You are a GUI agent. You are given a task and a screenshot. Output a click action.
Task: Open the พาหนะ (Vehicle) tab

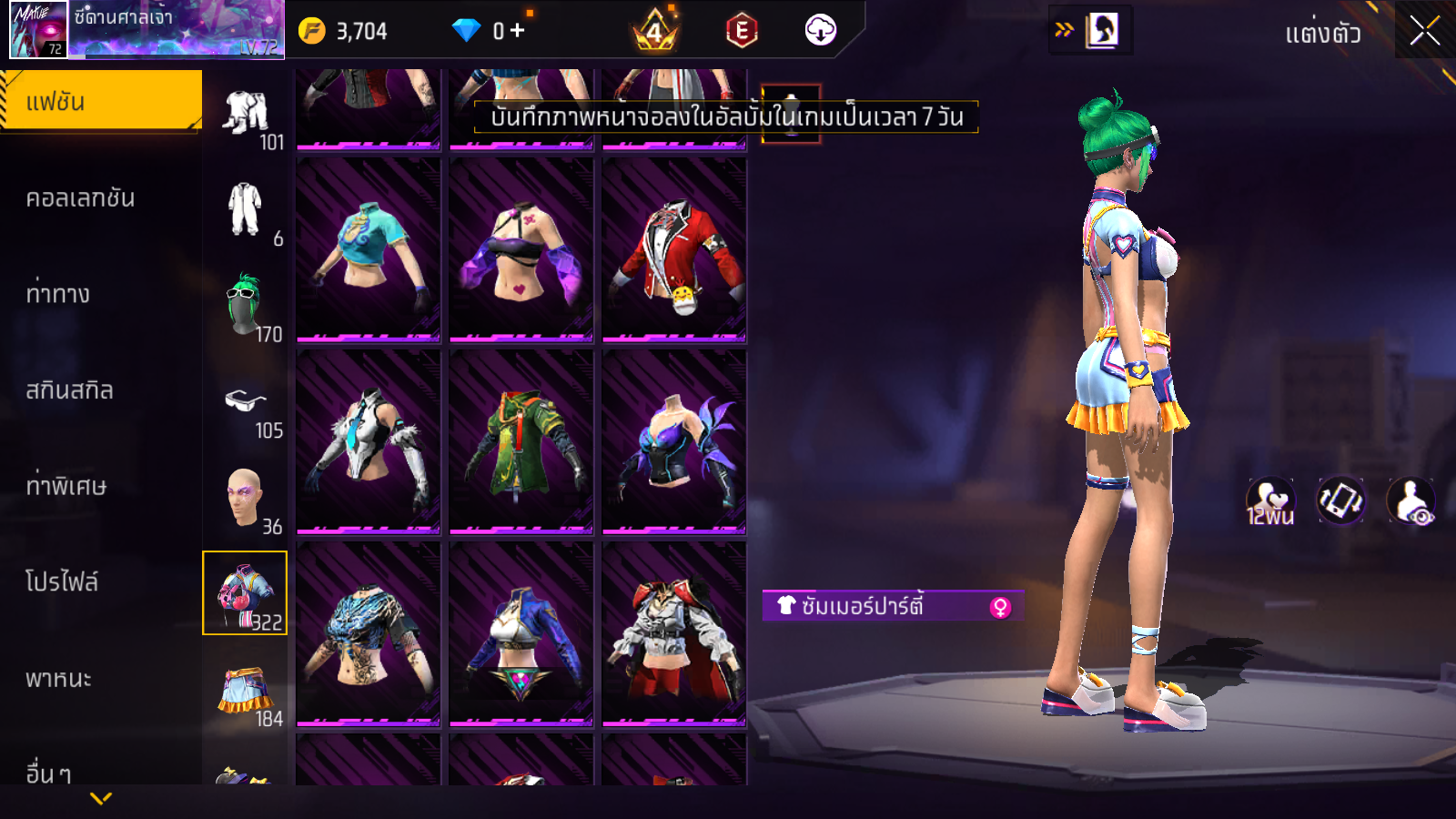pos(59,679)
